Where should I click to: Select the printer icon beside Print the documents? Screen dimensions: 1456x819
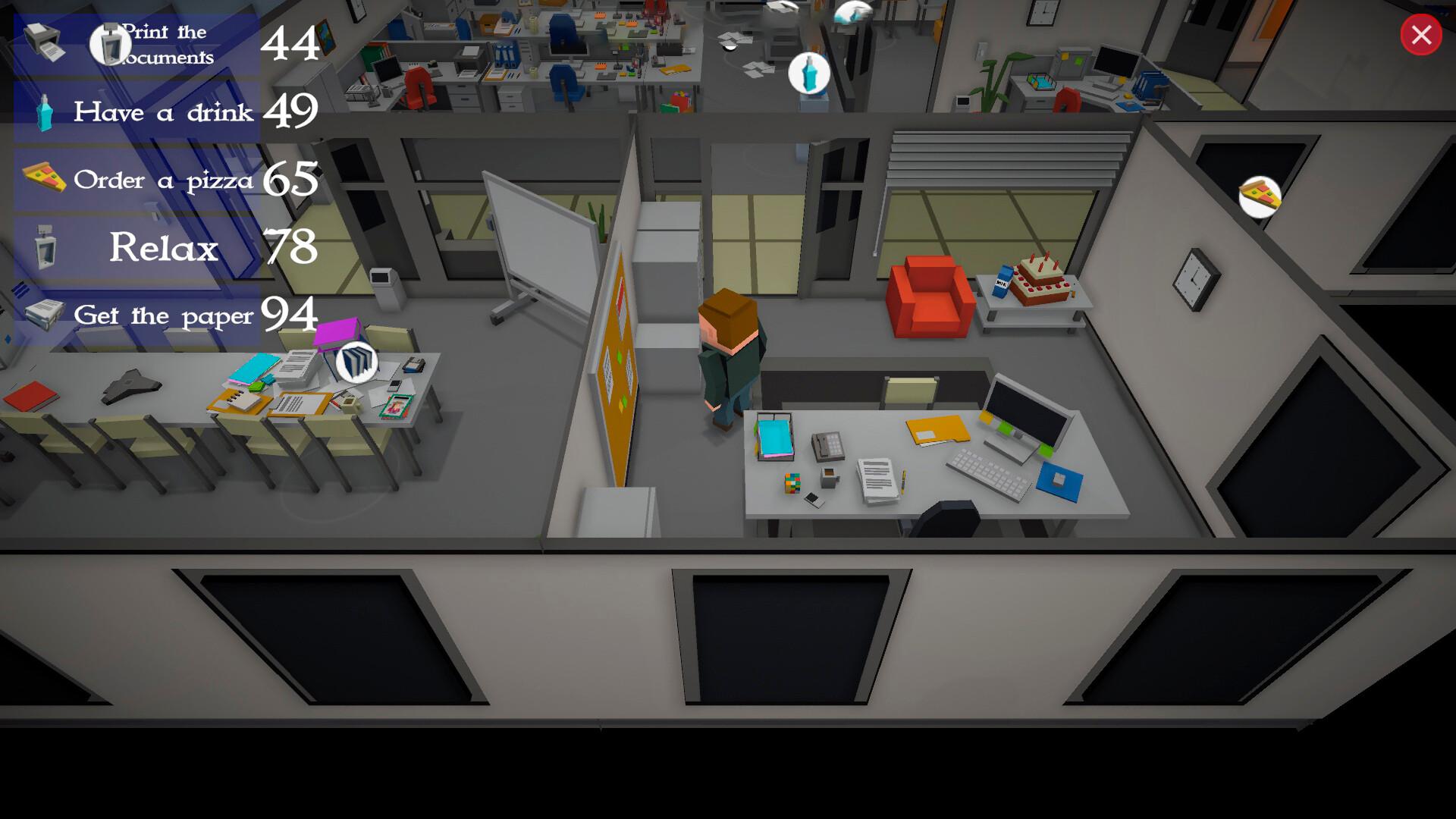(x=43, y=42)
